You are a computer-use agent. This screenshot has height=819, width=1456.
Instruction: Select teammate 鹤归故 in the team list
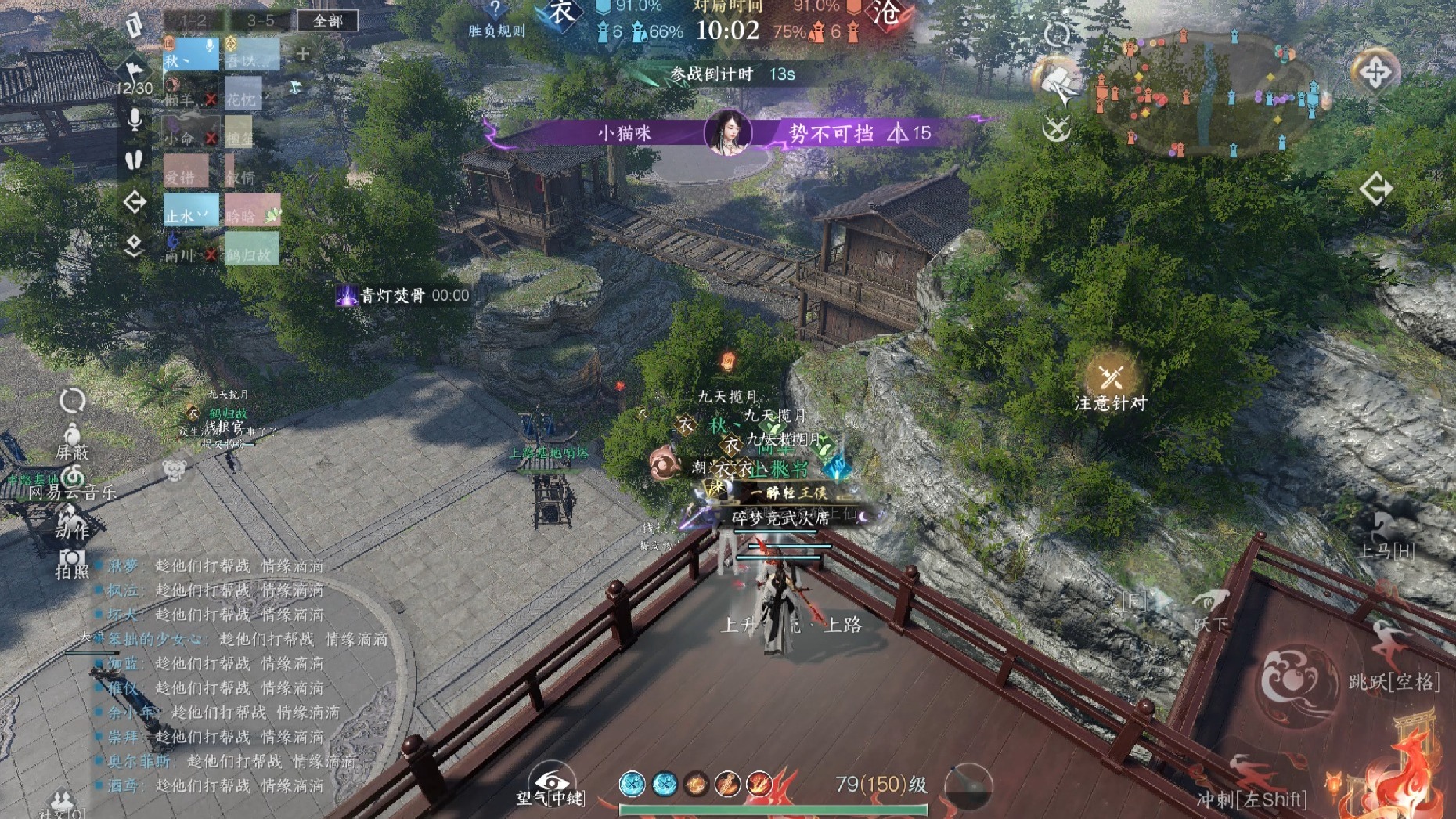pos(251,252)
